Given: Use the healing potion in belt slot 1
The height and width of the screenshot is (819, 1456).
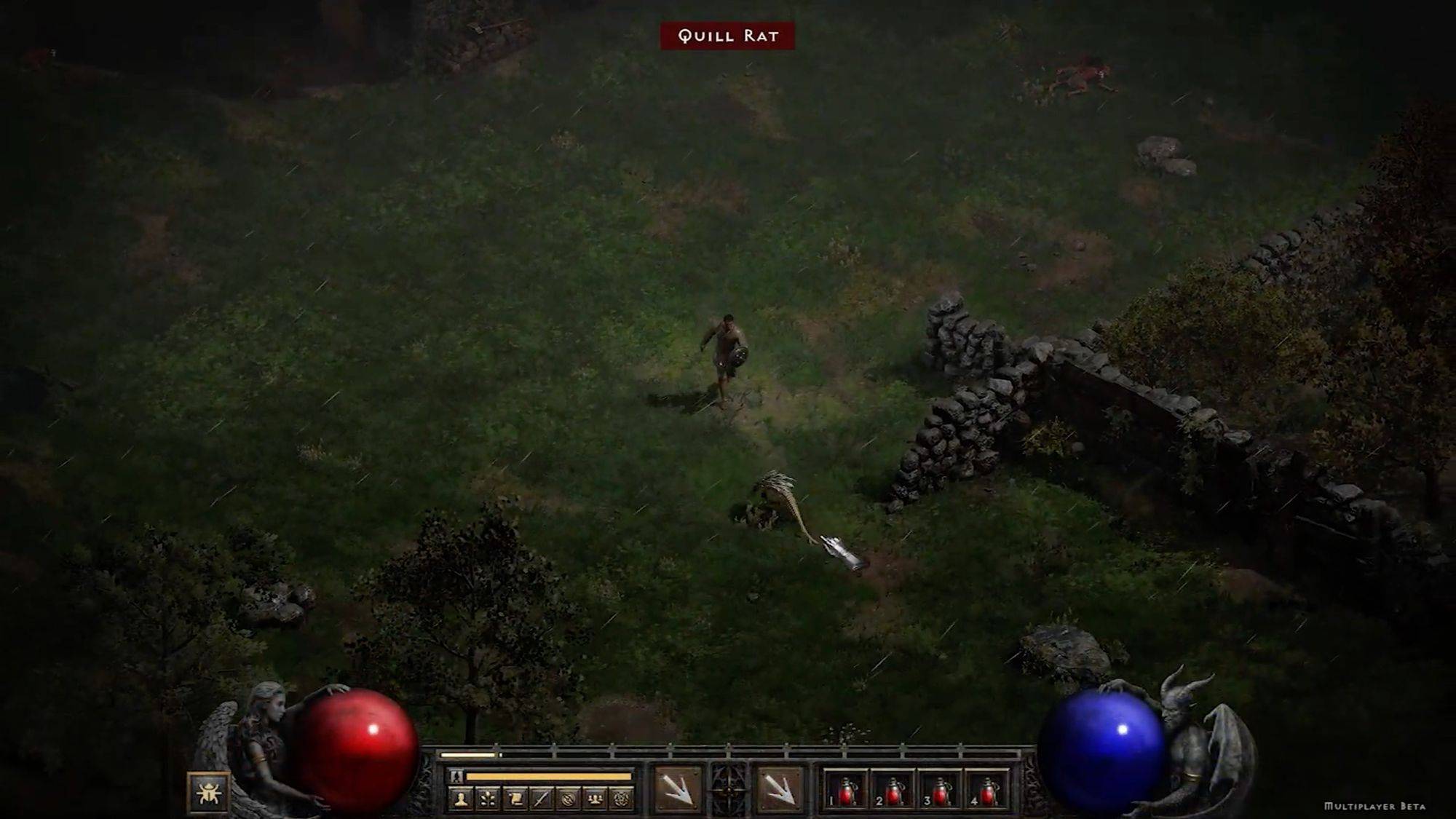Looking at the screenshot, I should click(x=846, y=791).
